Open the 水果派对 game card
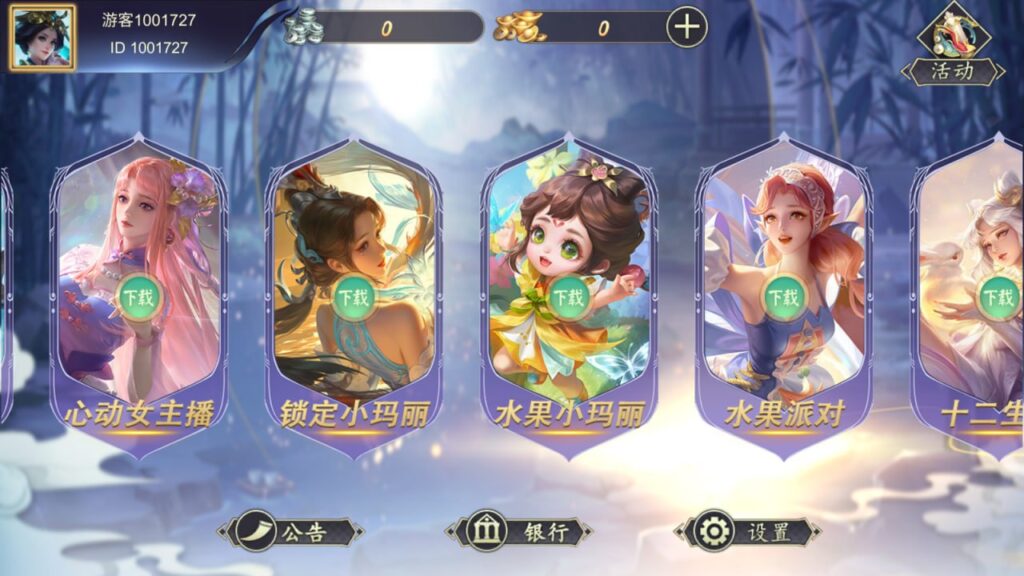Image resolution: width=1024 pixels, height=576 pixels. (x=783, y=230)
